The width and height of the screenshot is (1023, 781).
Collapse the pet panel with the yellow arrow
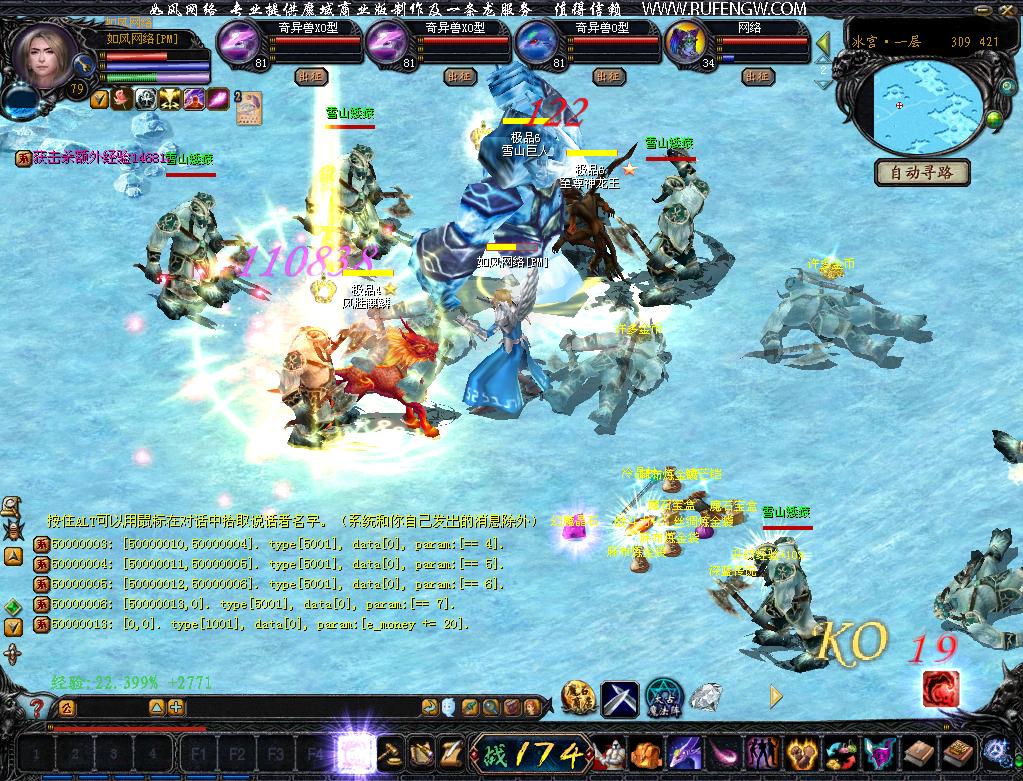pyautogui.click(x=824, y=43)
